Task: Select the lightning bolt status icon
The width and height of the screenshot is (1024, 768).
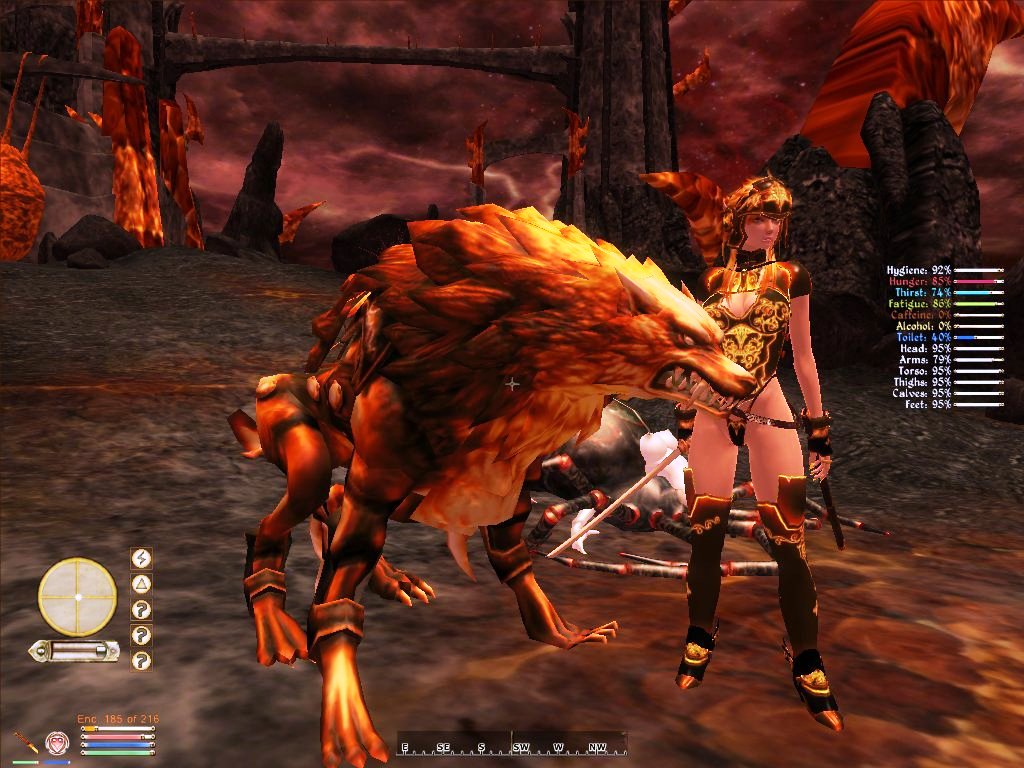Action: [142, 558]
